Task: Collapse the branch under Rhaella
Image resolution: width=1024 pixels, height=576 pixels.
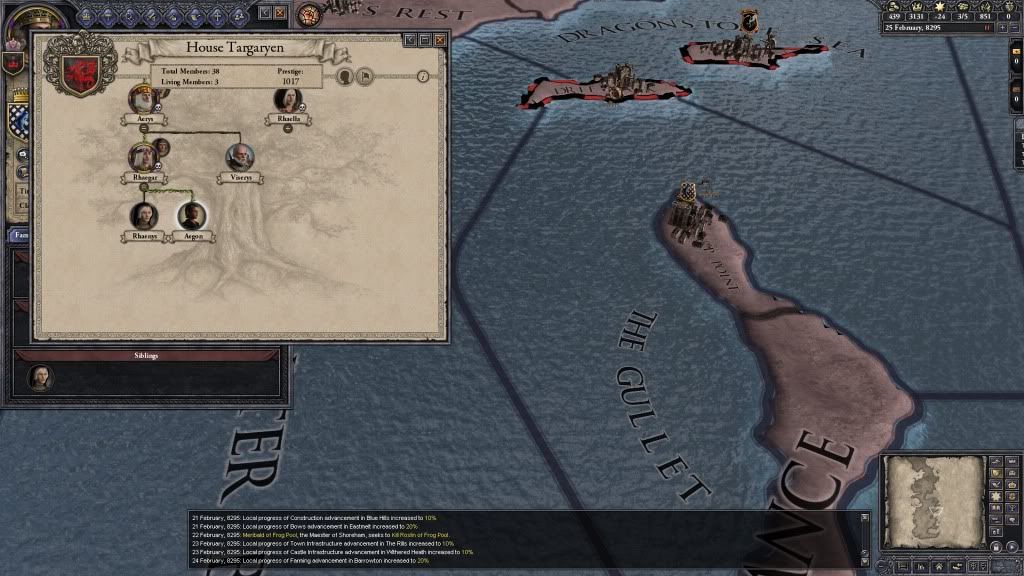Action: coord(288,128)
